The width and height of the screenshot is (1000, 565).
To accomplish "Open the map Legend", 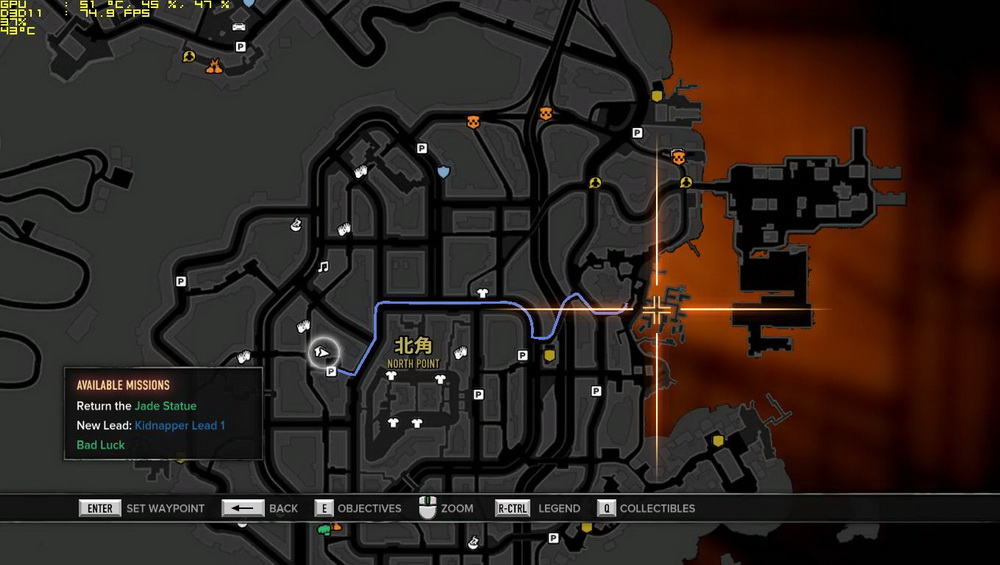I will [538, 508].
